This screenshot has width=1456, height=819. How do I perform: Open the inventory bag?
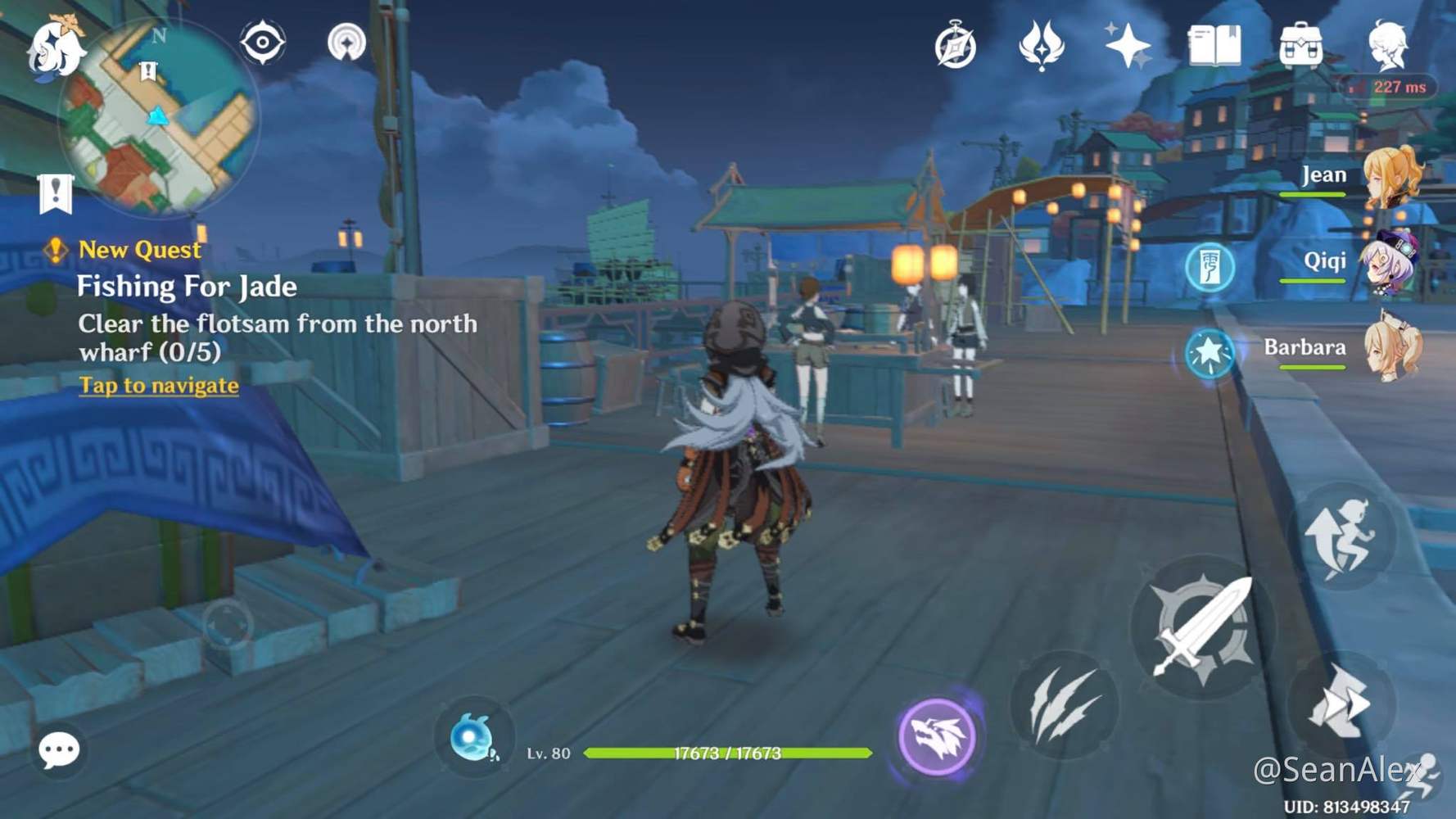(1300, 47)
